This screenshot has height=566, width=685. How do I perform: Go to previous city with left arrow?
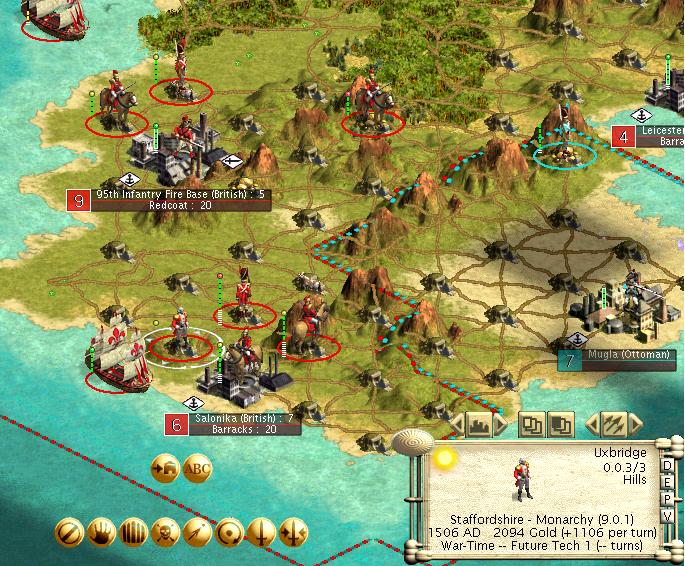coord(457,424)
